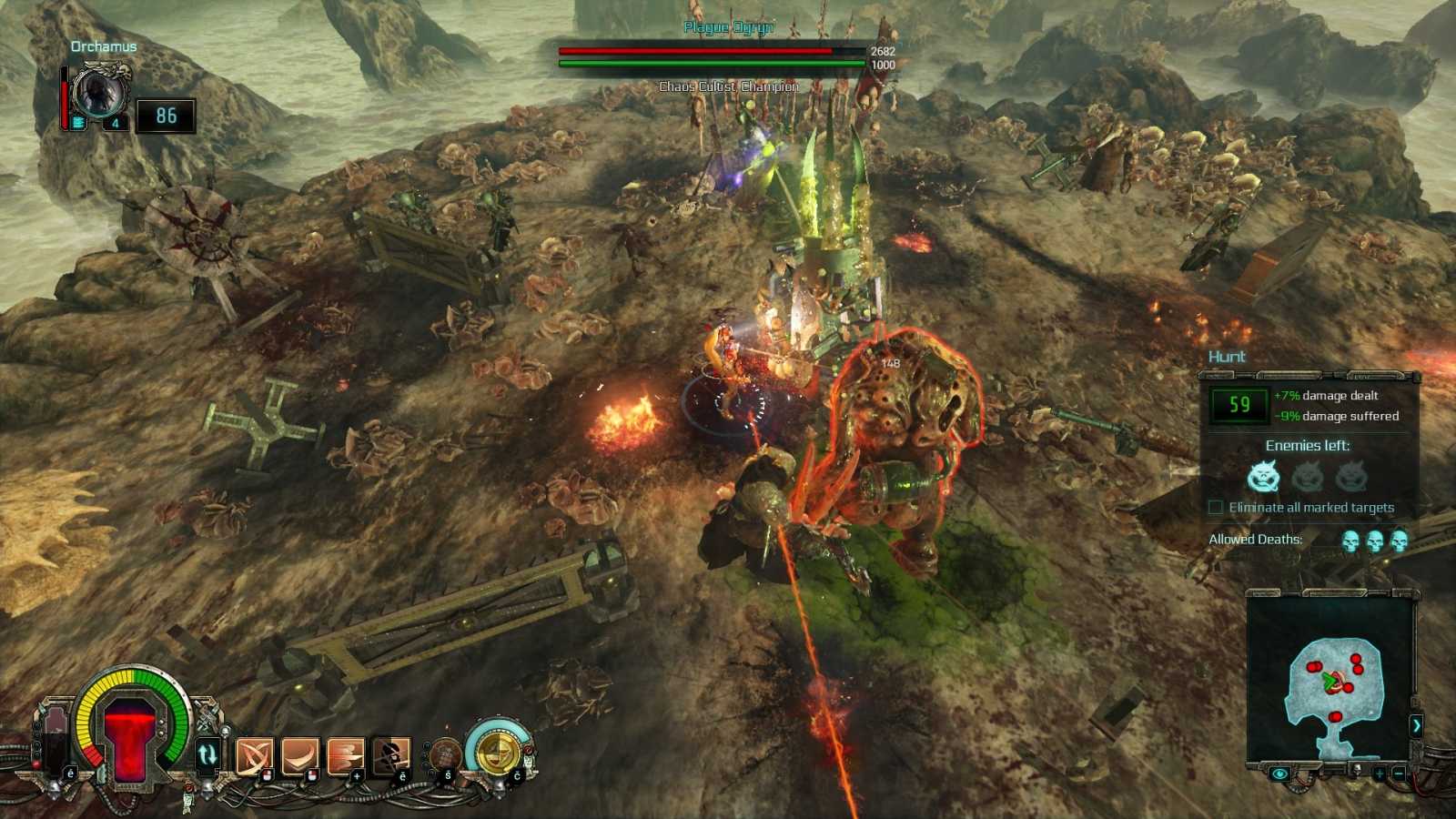Click the weapon swap arrows button

207,754
